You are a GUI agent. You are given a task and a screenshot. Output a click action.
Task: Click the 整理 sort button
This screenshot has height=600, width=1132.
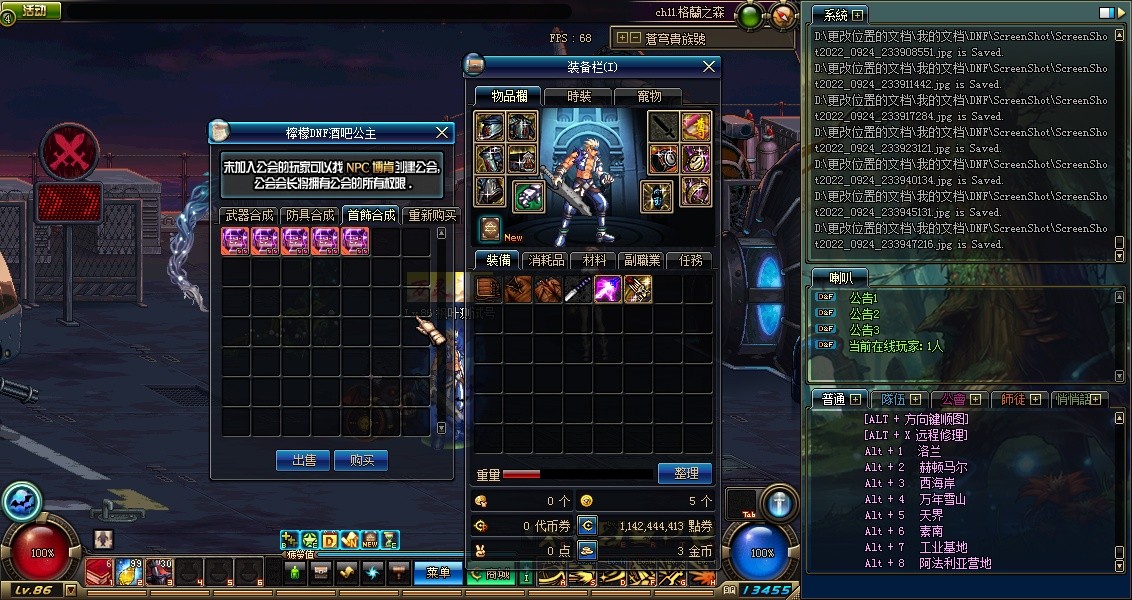[x=685, y=473]
